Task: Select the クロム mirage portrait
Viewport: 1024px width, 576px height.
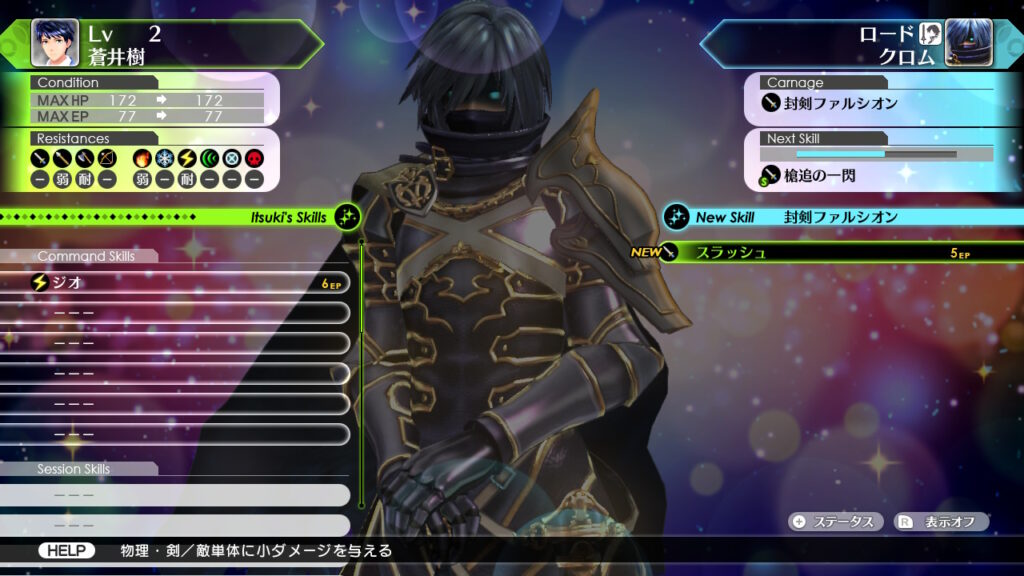Action: (968, 42)
